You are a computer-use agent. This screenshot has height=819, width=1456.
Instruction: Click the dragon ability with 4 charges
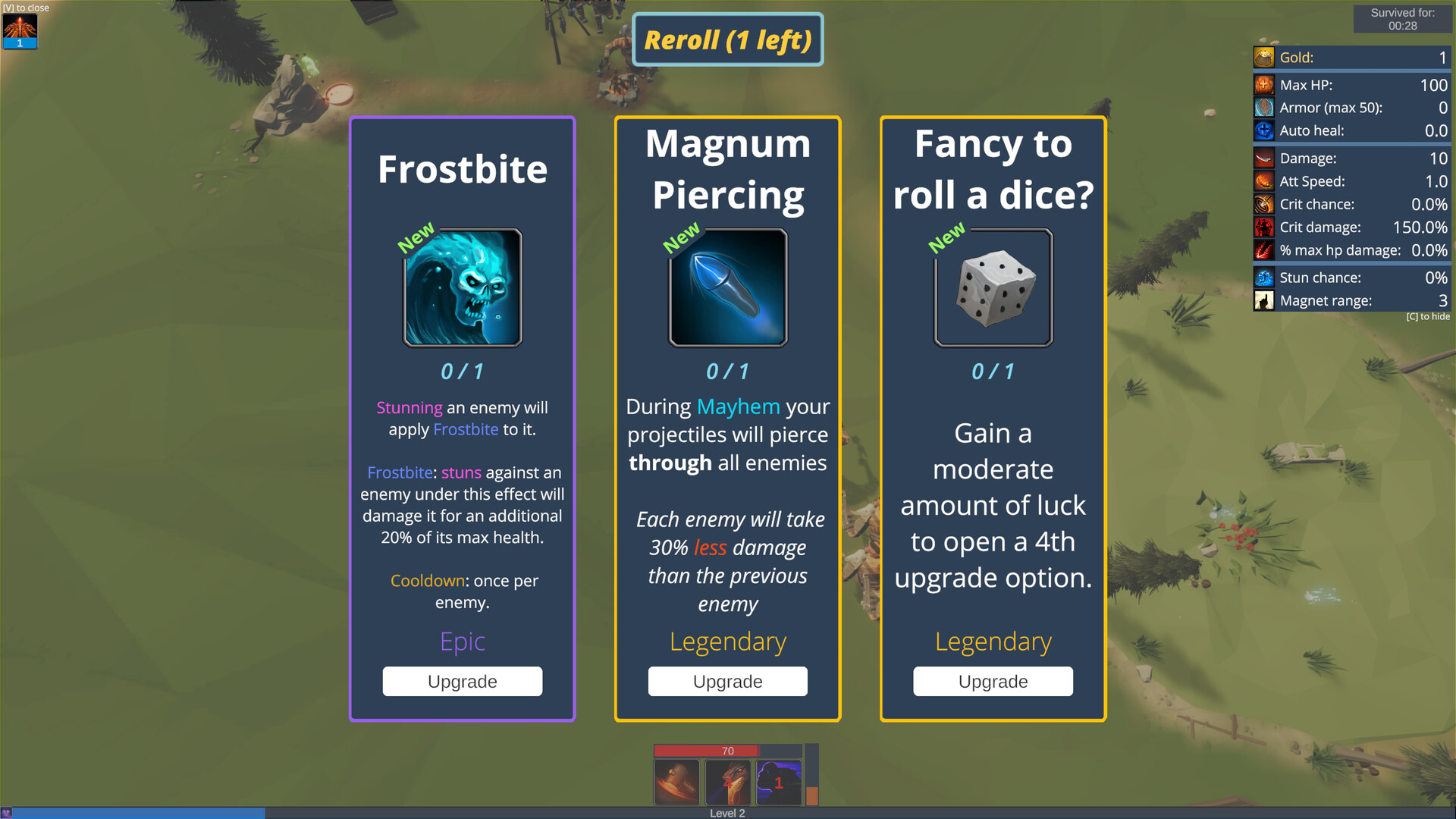[x=728, y=782]
